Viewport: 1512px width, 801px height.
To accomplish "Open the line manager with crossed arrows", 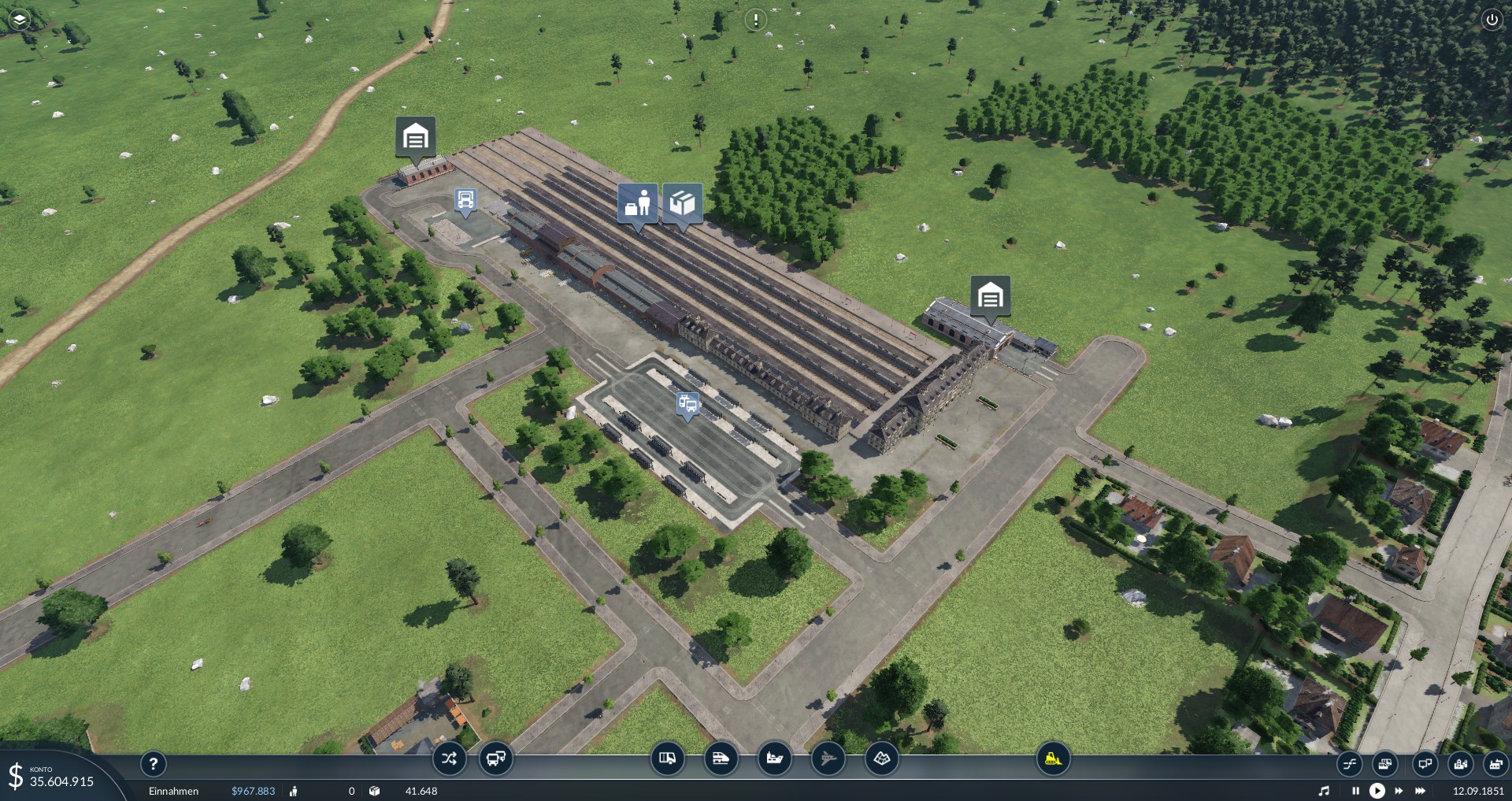I will click(449, 758).
